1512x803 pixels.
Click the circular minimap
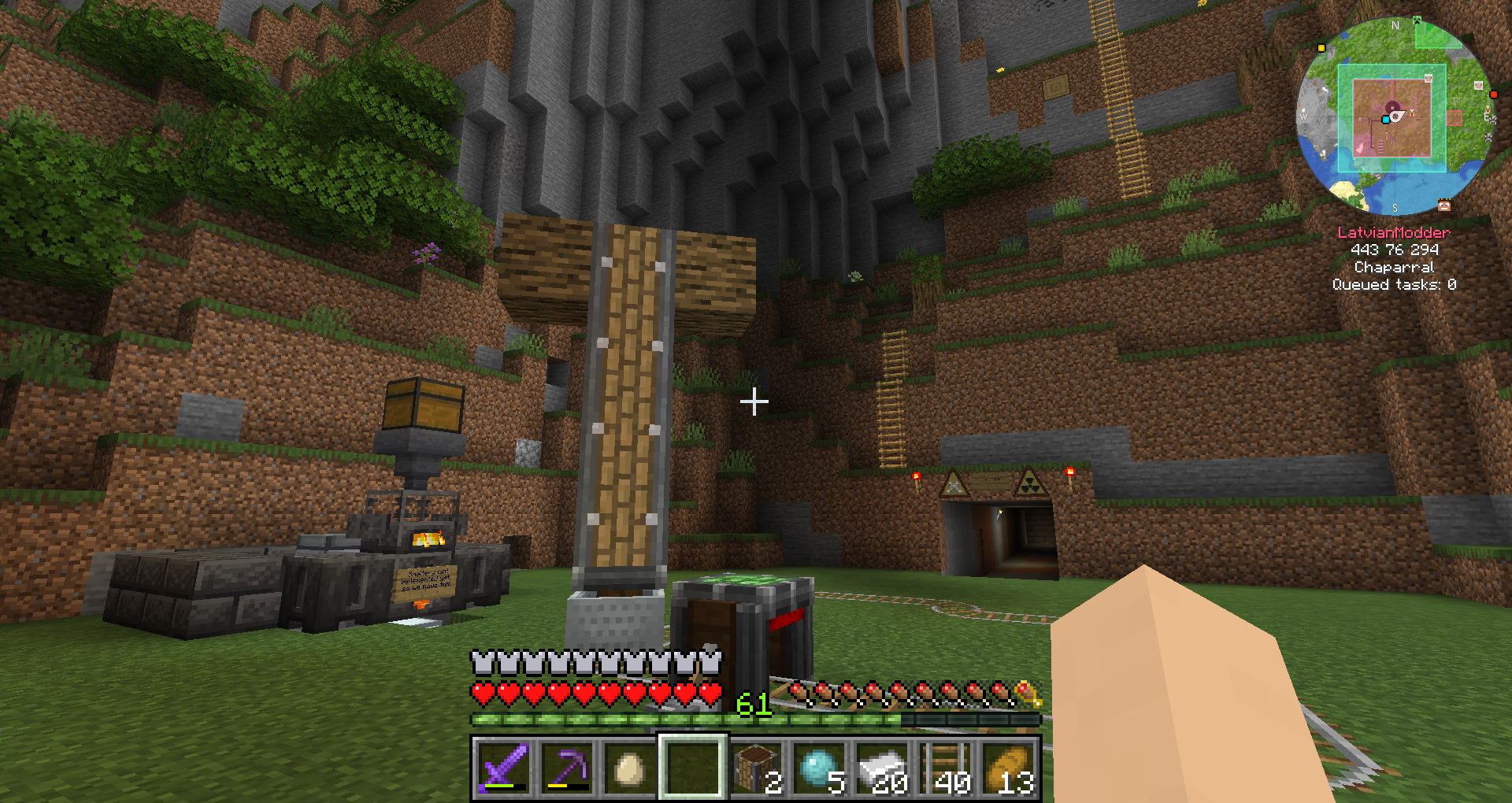1395,117
